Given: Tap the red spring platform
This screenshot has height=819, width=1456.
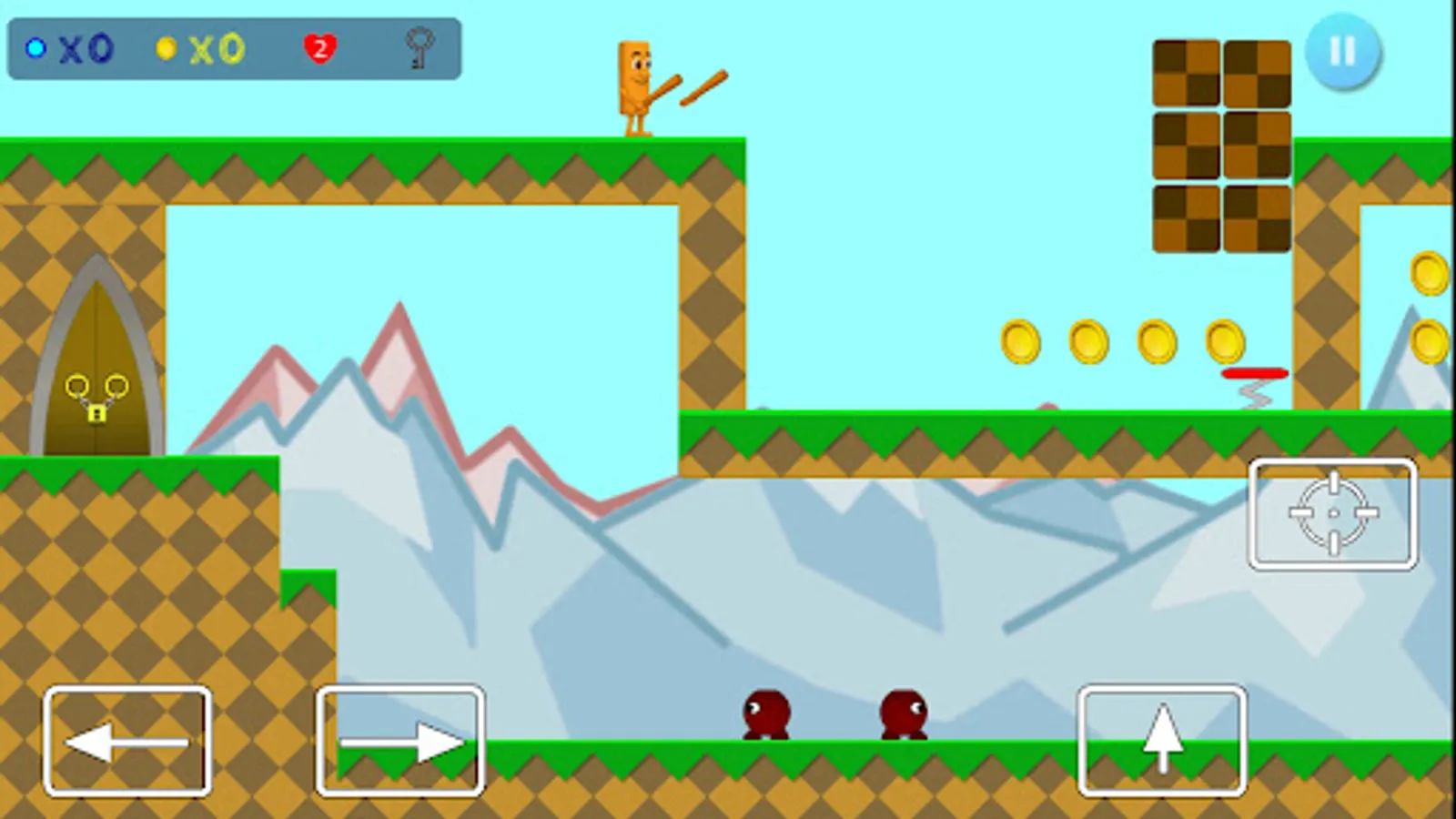Looking at the screenshot, I should pos(1254,375).
